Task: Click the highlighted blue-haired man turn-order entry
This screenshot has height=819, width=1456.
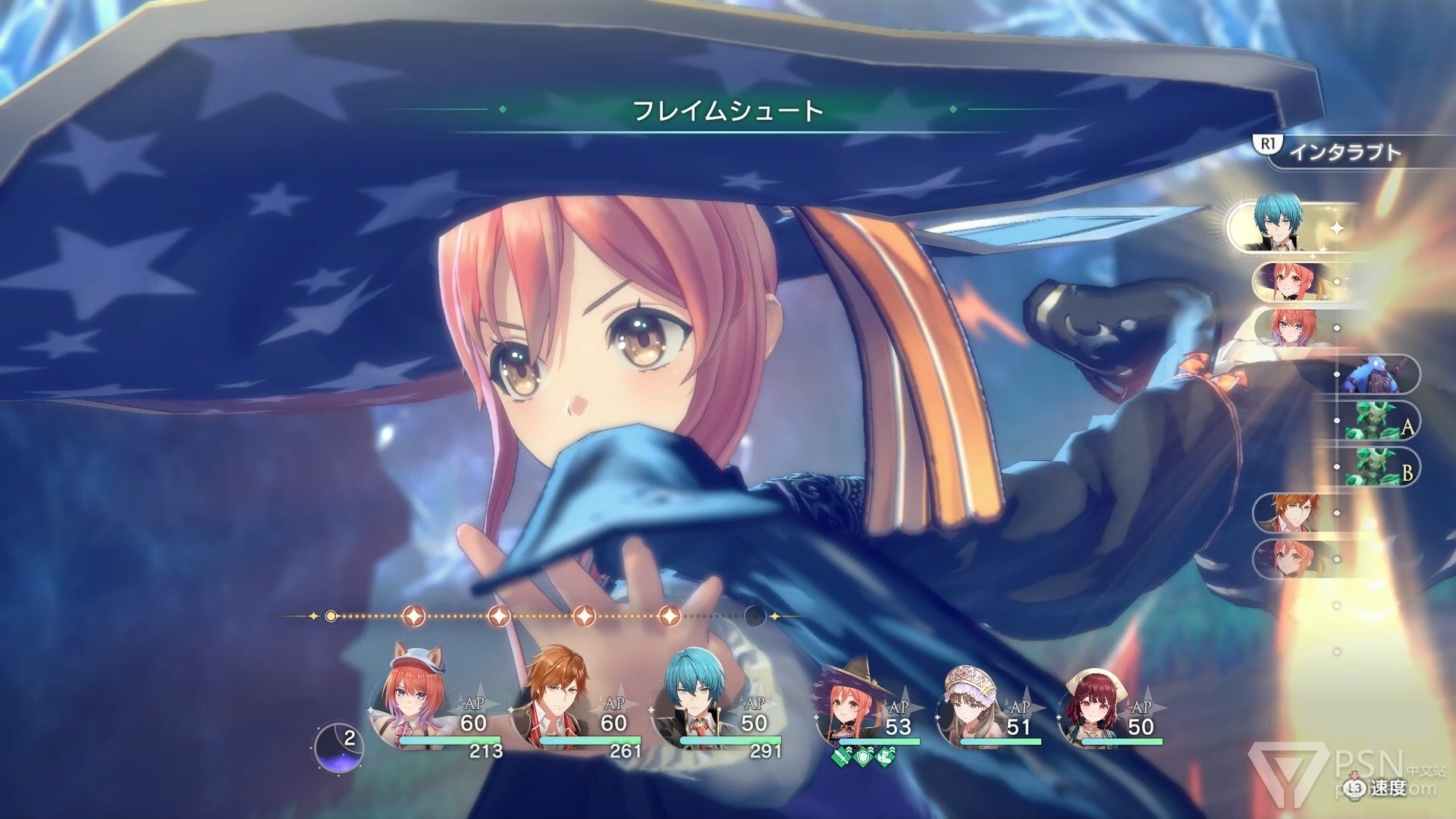Action: (x=1282, y=225)
